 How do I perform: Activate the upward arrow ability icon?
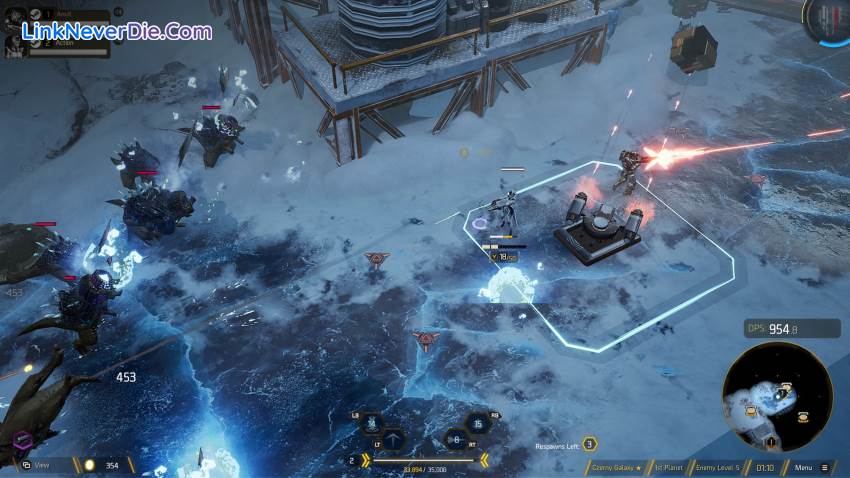395,439
